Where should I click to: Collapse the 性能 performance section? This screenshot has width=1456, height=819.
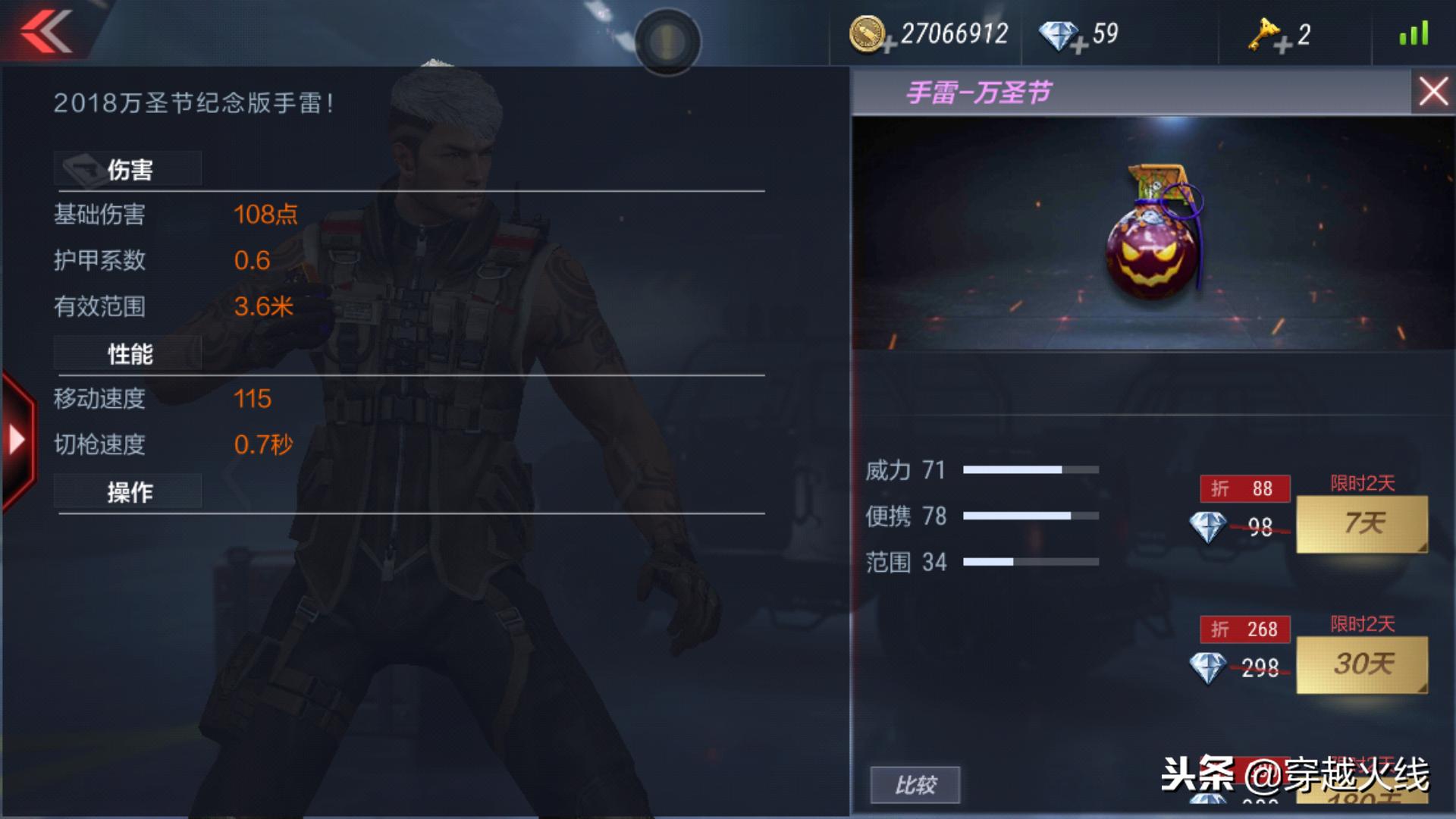click(x=127, y=352)
